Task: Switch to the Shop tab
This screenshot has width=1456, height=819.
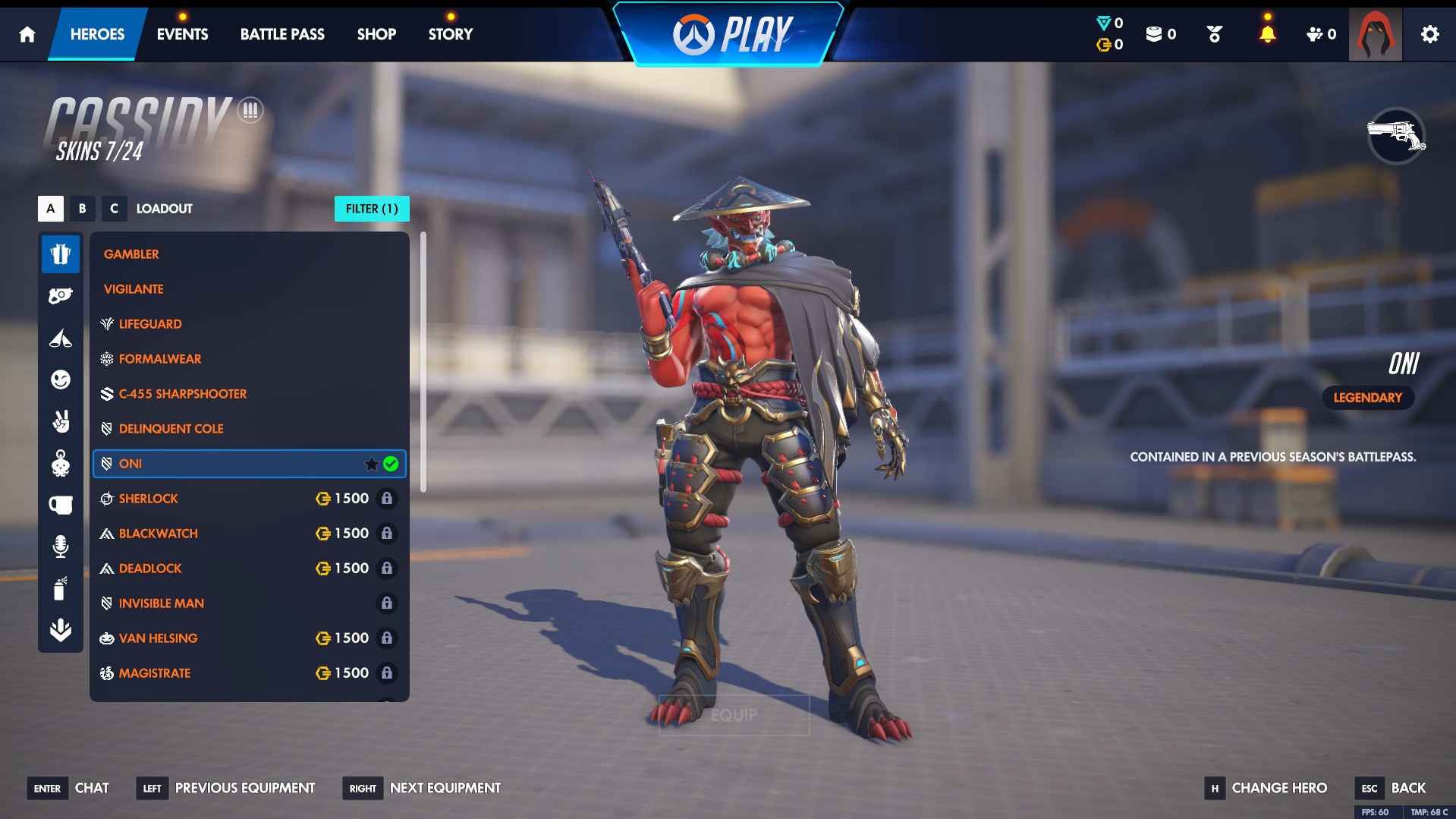Action: pos(376,33)
